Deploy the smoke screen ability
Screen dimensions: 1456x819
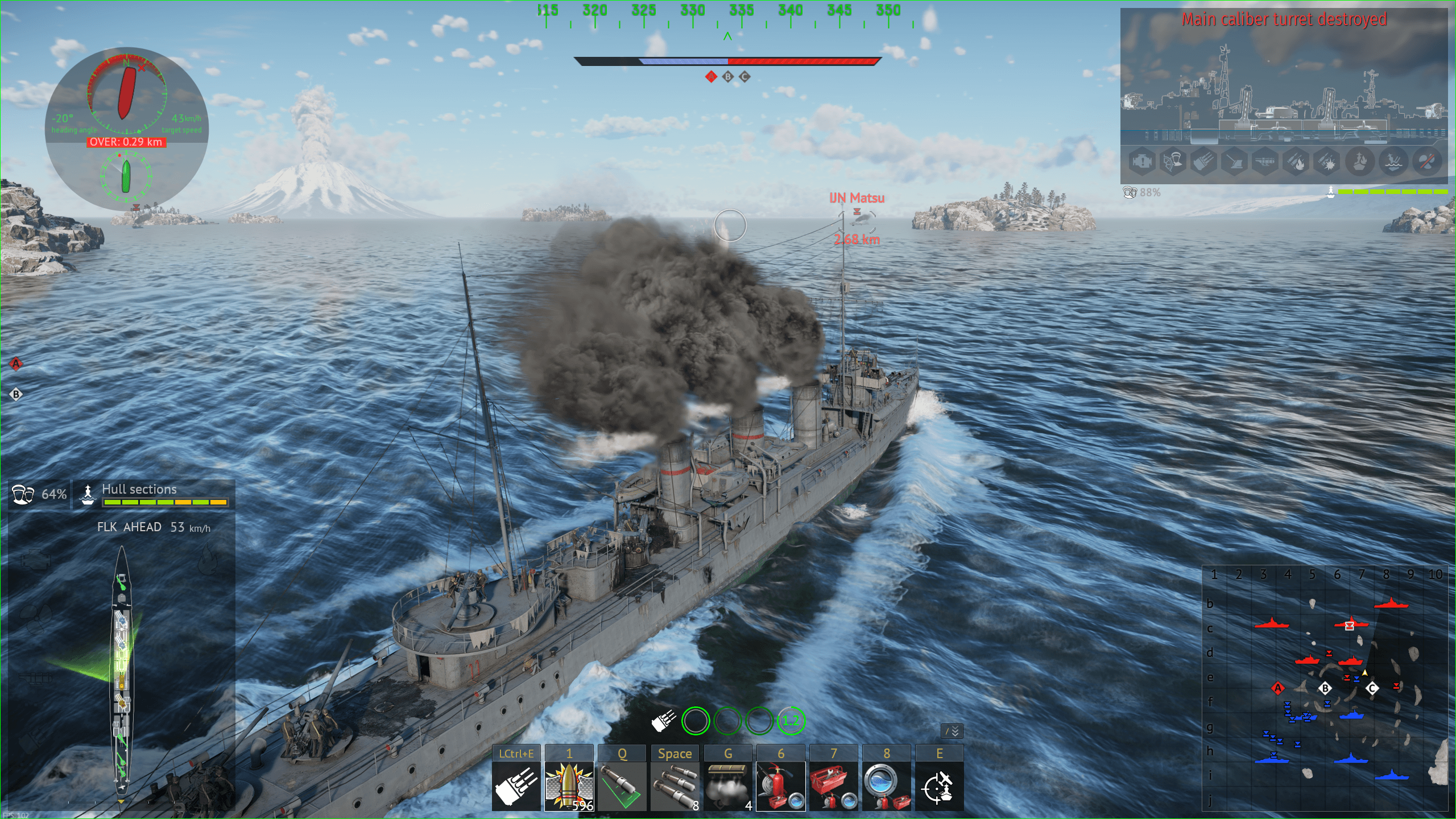[727, 786]
